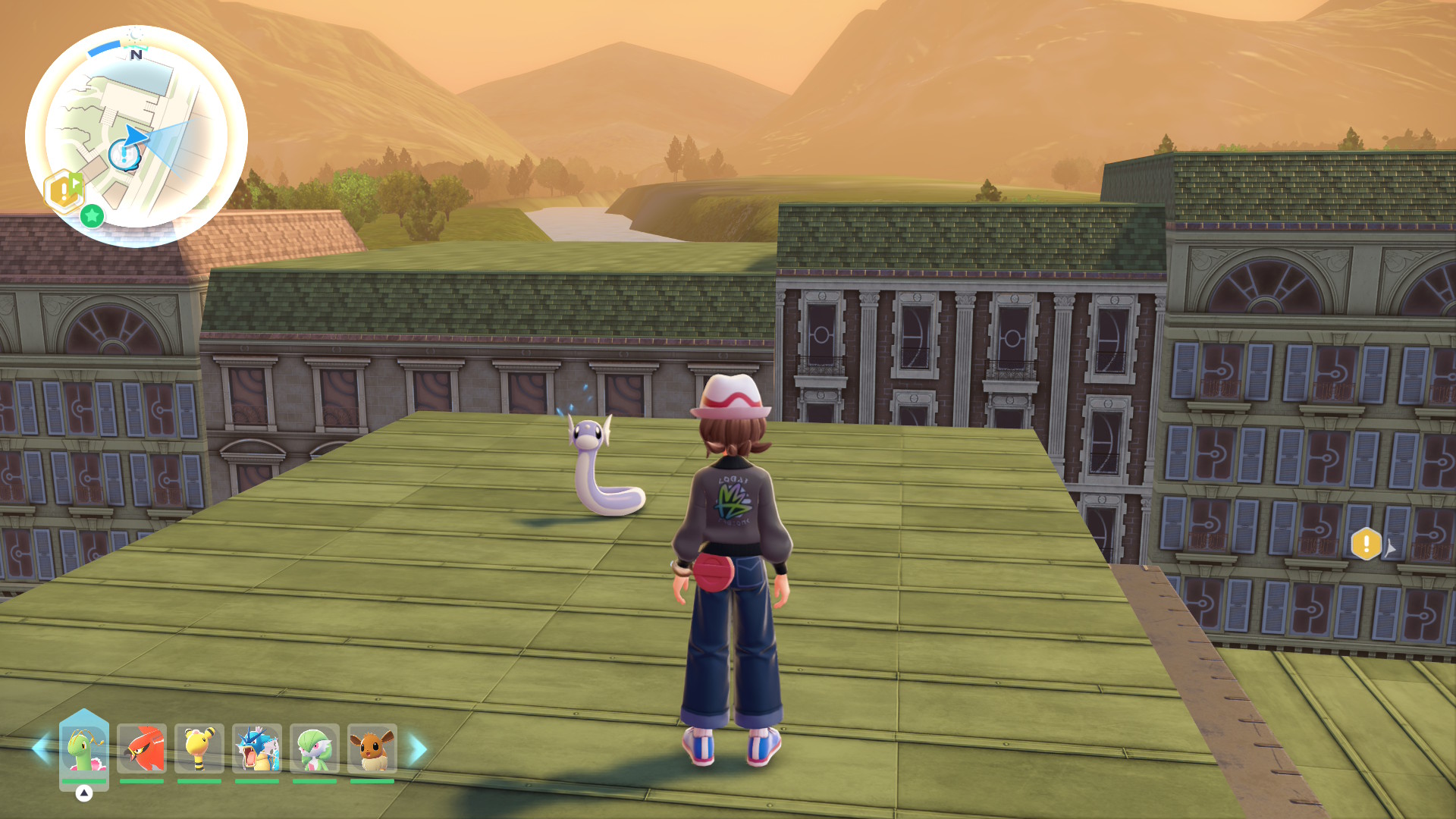Choose the Talonflame party slot
The height and width of the screenshot is (819, 1456).
142,748
